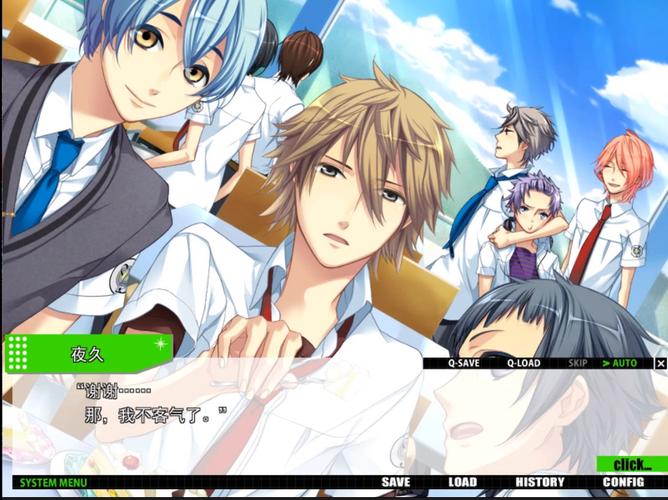The width and height of the screenshot is (668, 500).
Task: Quick save with Q-SAVE
Action: click(x=463, y=363)
